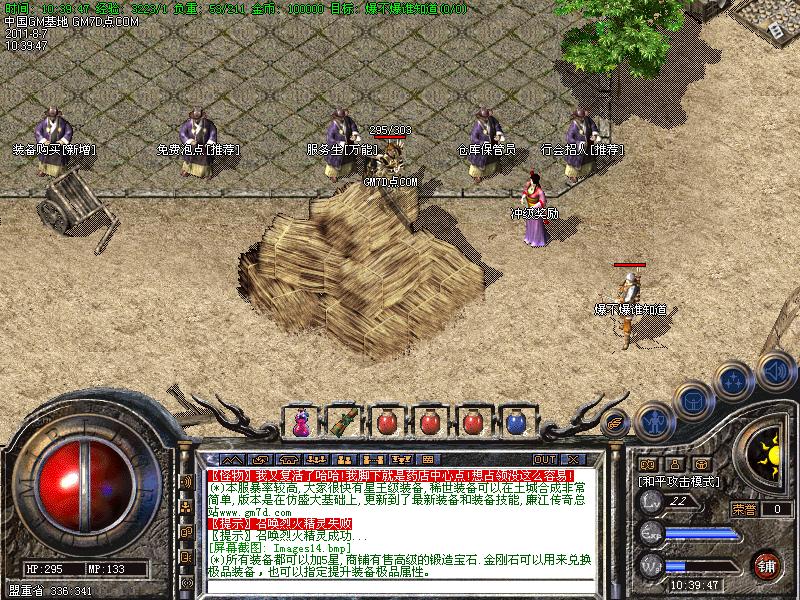Image resolution: width=800 pixels, height=600 pixels.
Task: Select the green scroll belt slot
Action: (342, 422)
